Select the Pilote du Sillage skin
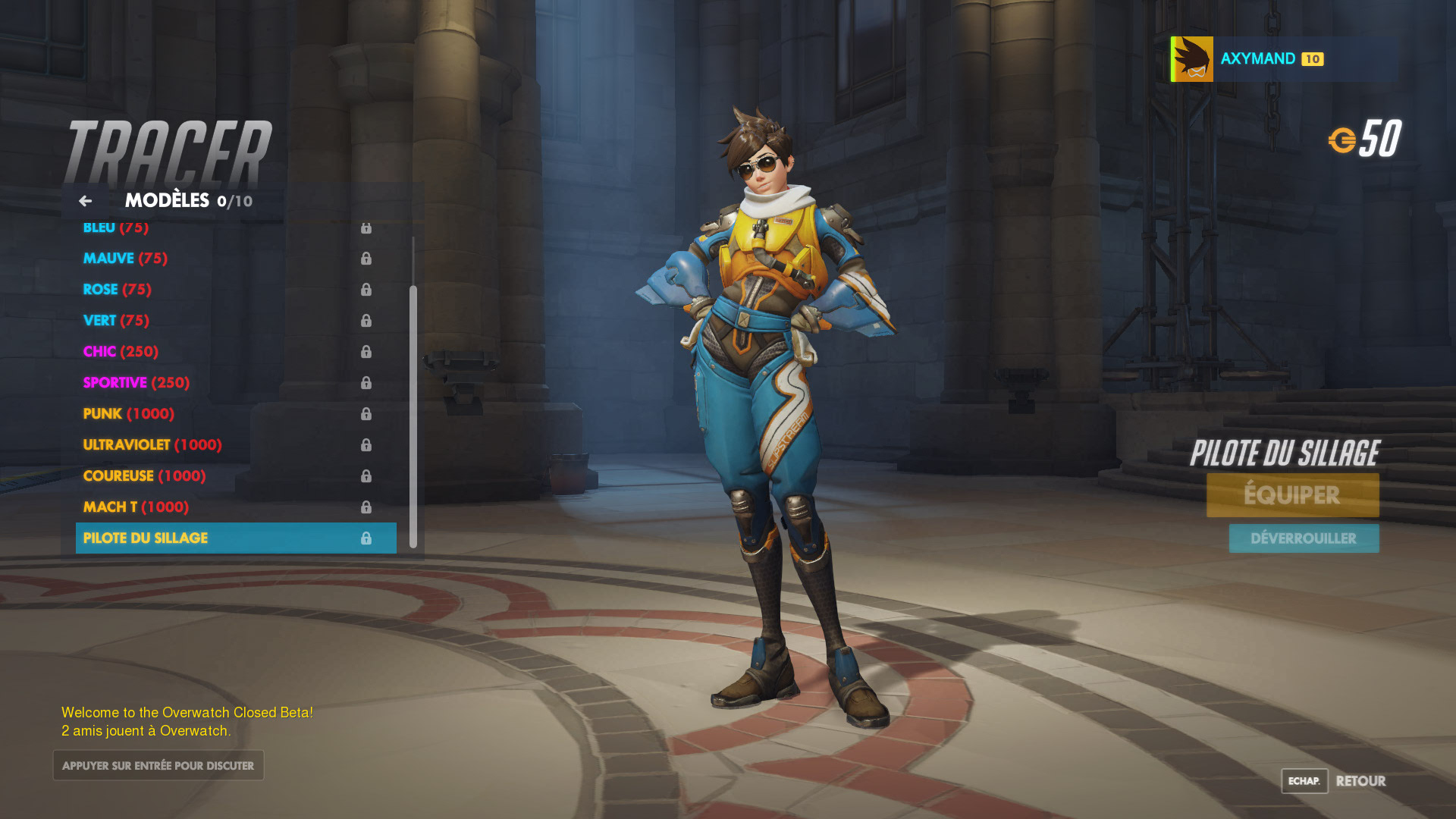The width and height of the screenshot is (1456, 819). point(235,538)
